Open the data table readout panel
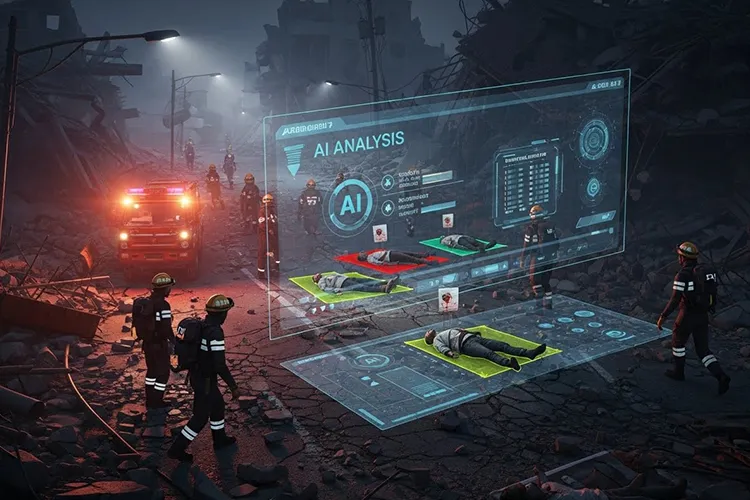The image size is (750, 500). 526,183
